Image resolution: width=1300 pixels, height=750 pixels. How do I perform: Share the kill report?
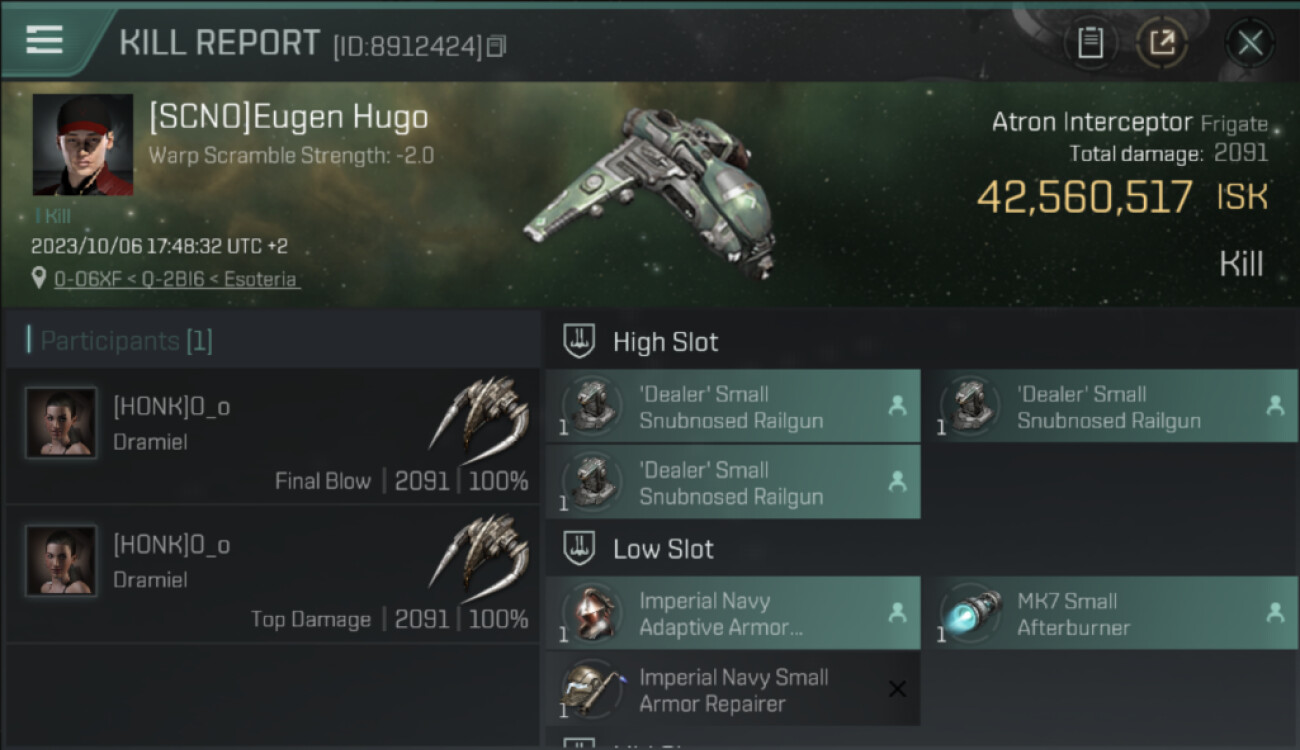click(1162, 42)
